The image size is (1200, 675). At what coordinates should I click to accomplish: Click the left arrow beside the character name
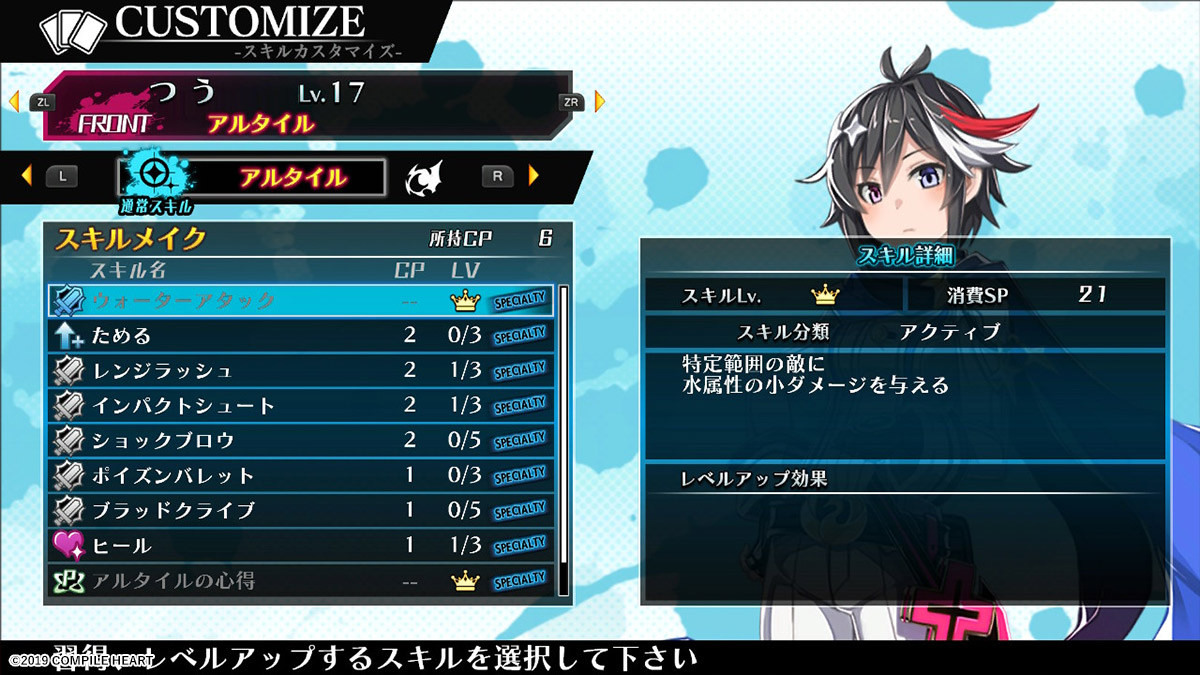click(x=14, y=101)
